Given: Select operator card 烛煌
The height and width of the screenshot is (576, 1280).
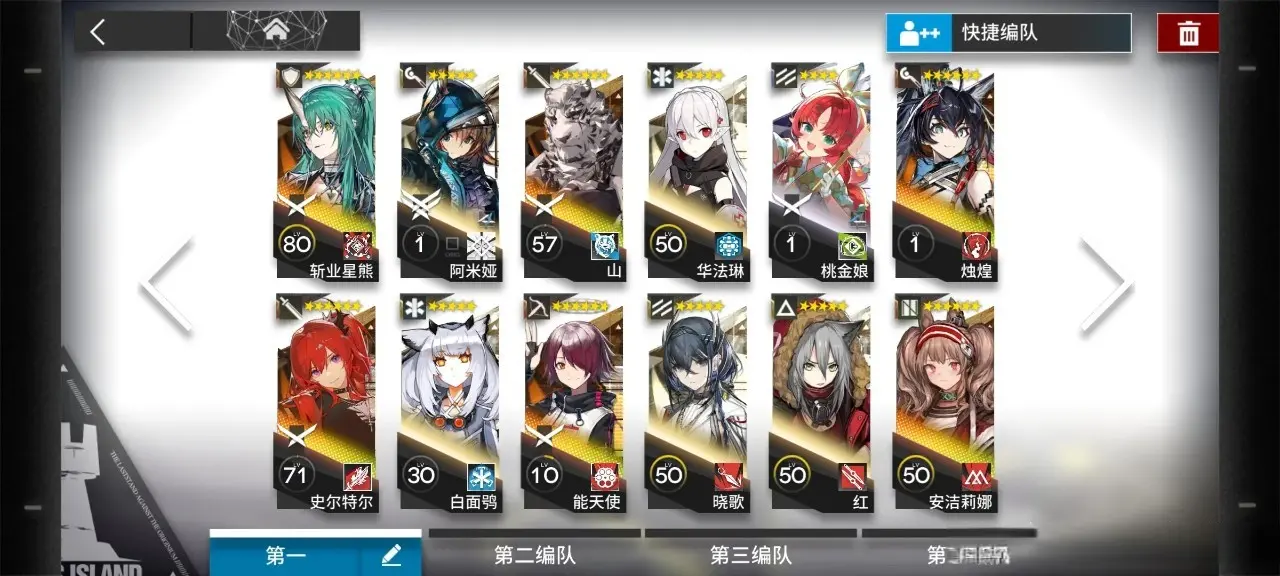Looking at the screenshot, I should [x=945, y=172].
